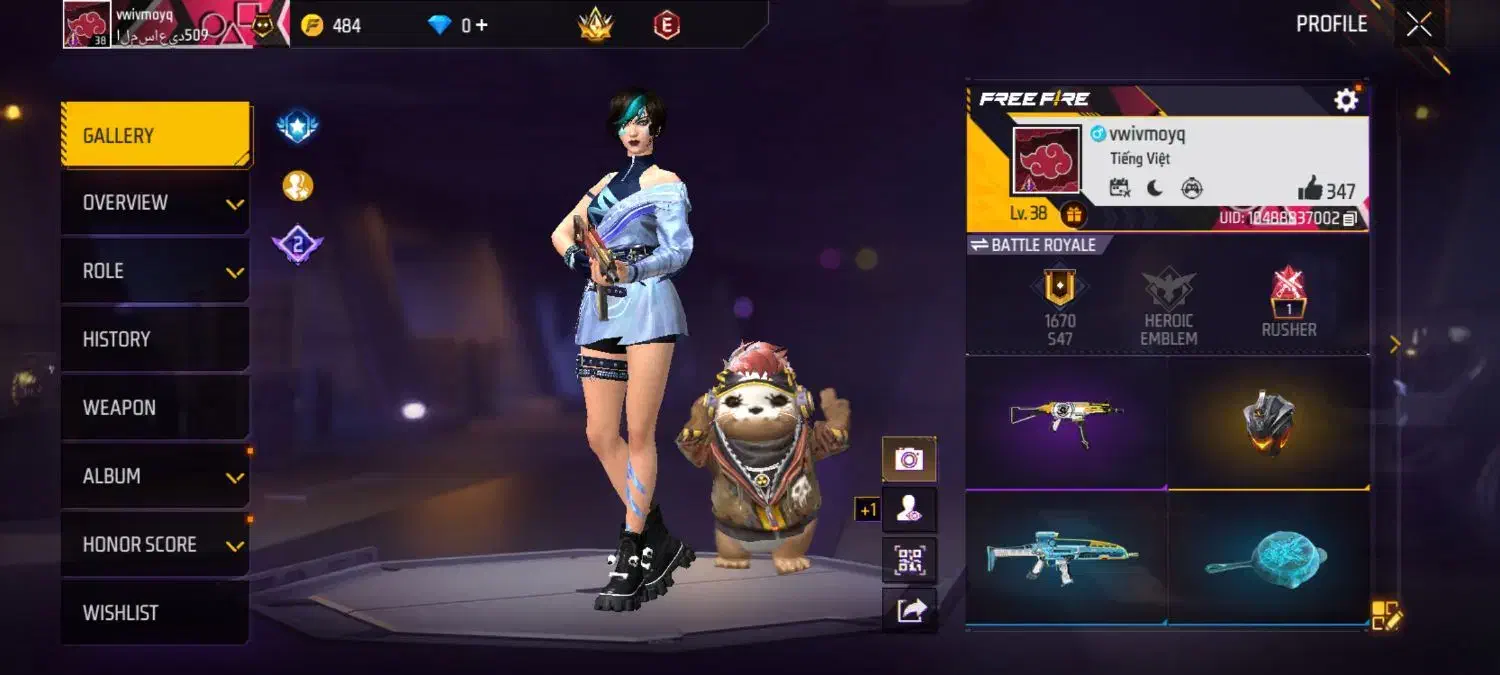Open the Wishlist tab
The image size is (1500, 675).
pos(155,613)
